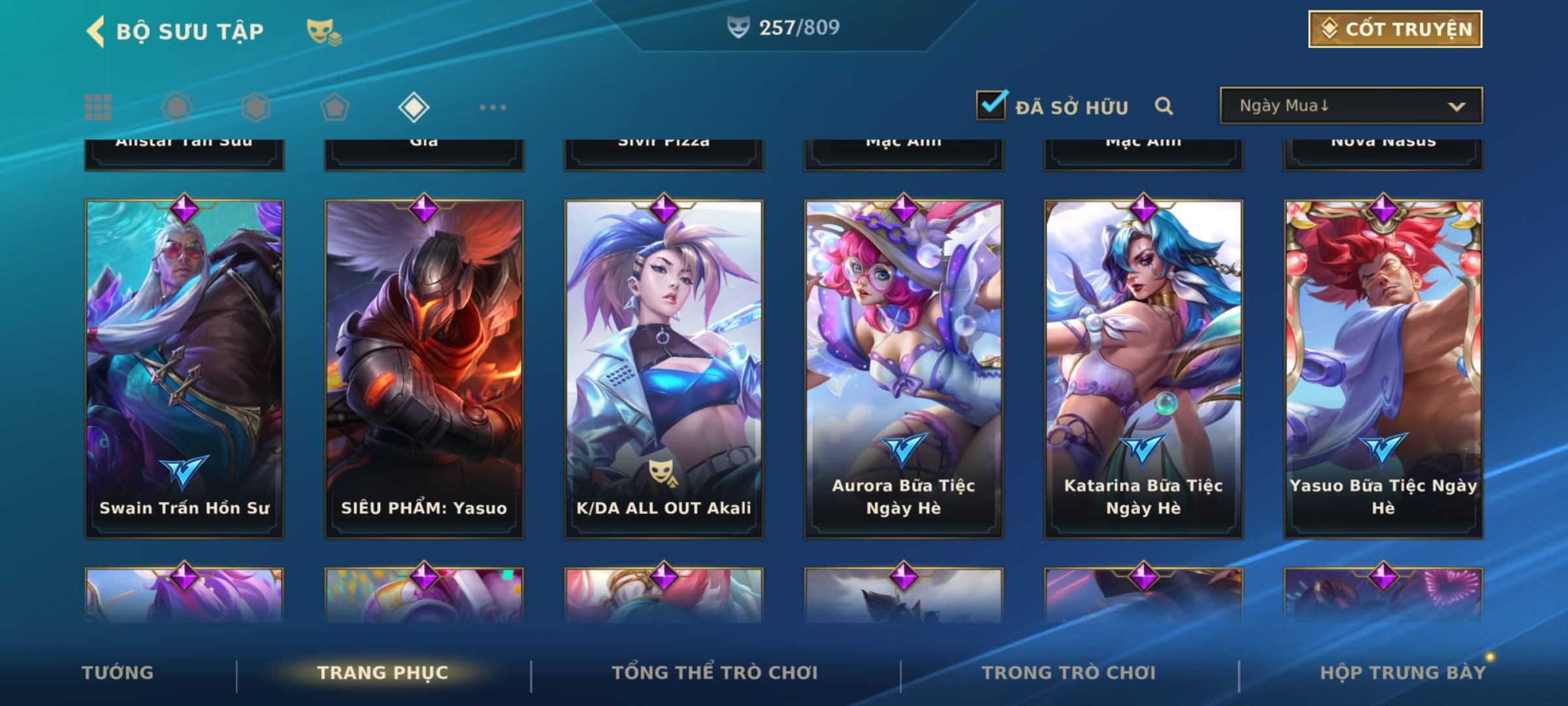Screen dimensions: 1568x706
Task: Pick the pentagon rarity filter
Action: click(x=335, y=107)
